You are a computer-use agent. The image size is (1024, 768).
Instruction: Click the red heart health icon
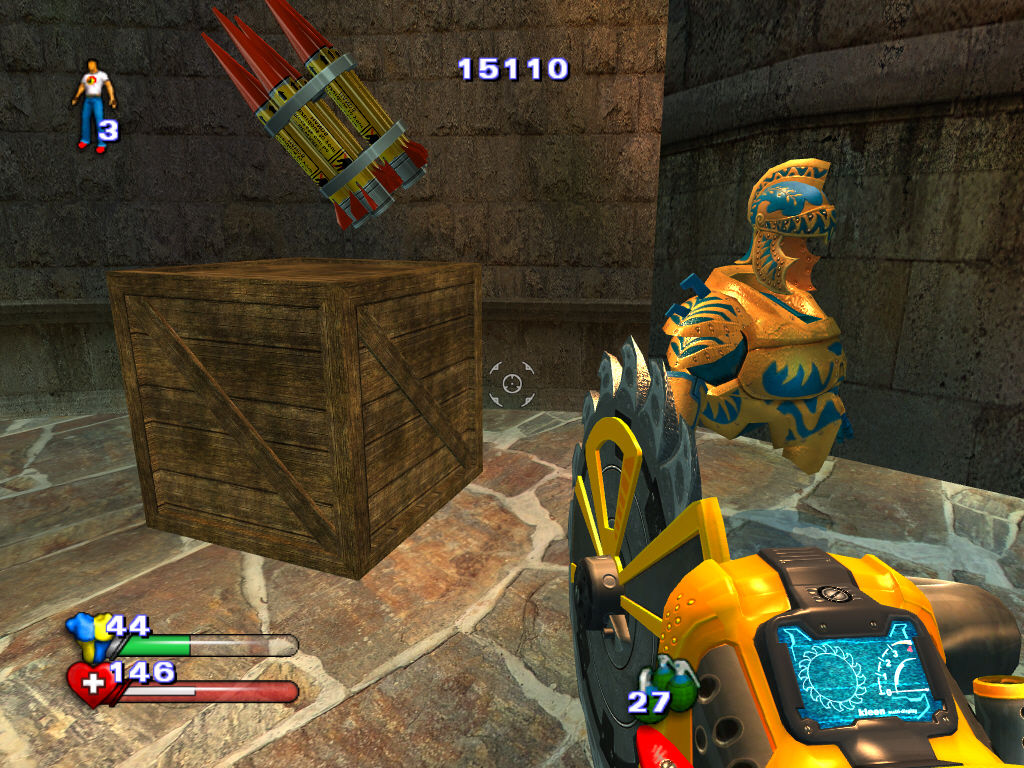coord(90,685)
